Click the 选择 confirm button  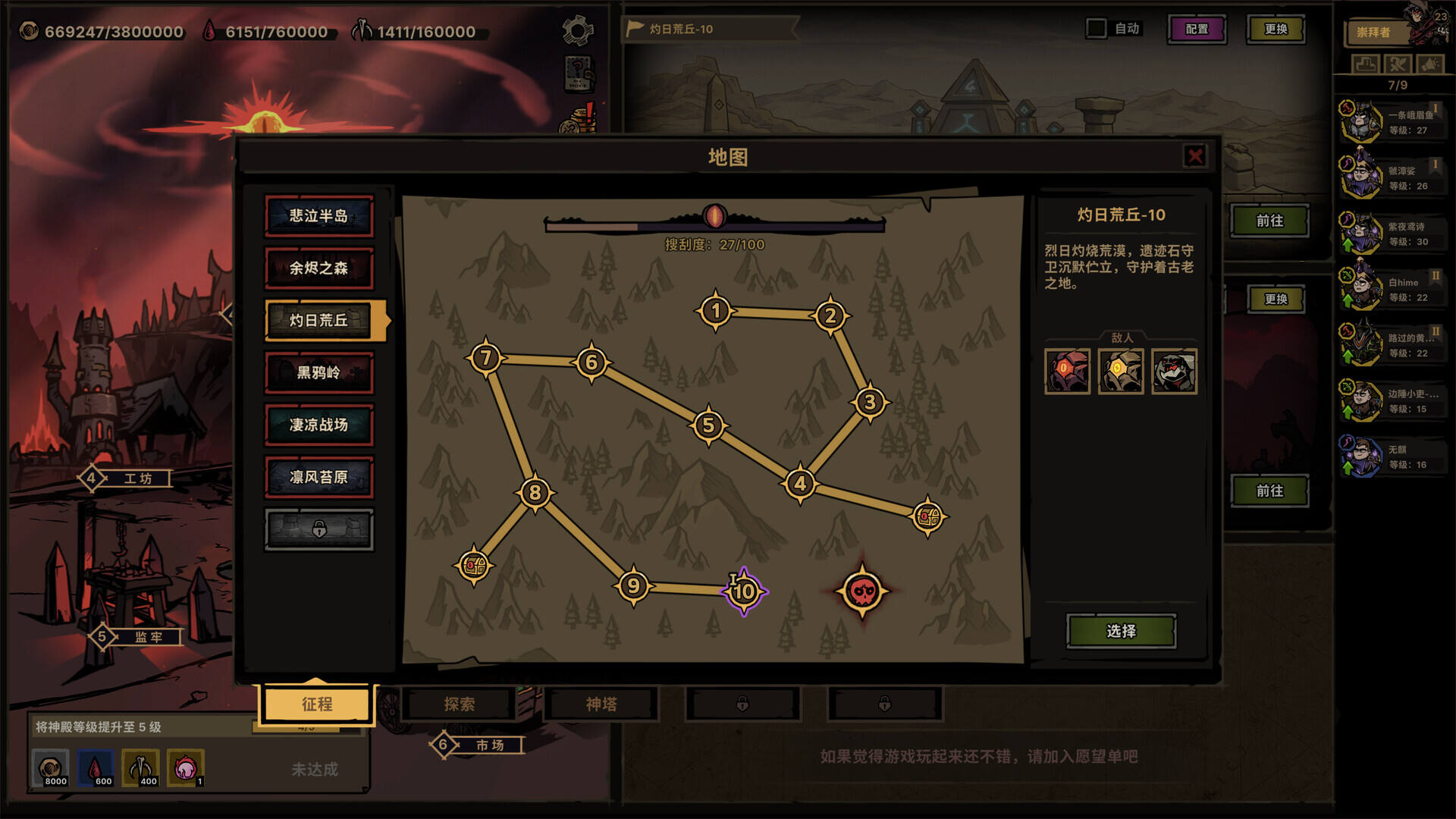pyautogui.click(x=1122, y=631)
